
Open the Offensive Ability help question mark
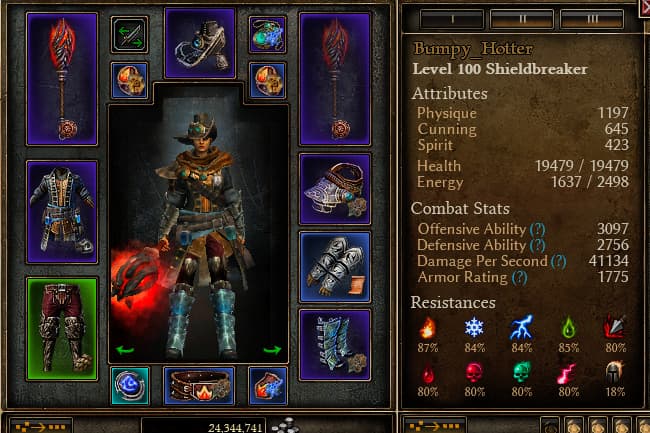click(539, 229)
